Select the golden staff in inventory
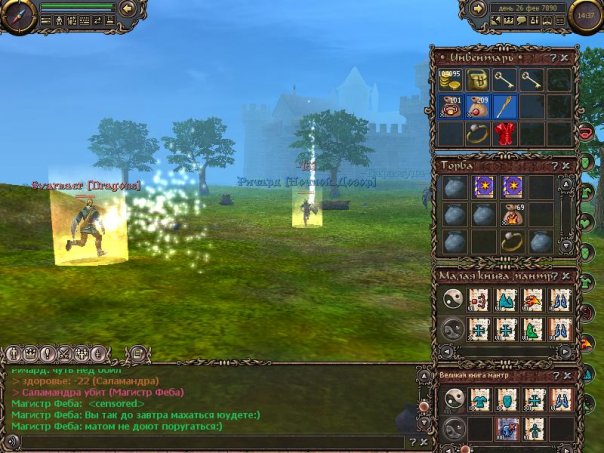Screen dimensions: 604x453 point(504,107)
